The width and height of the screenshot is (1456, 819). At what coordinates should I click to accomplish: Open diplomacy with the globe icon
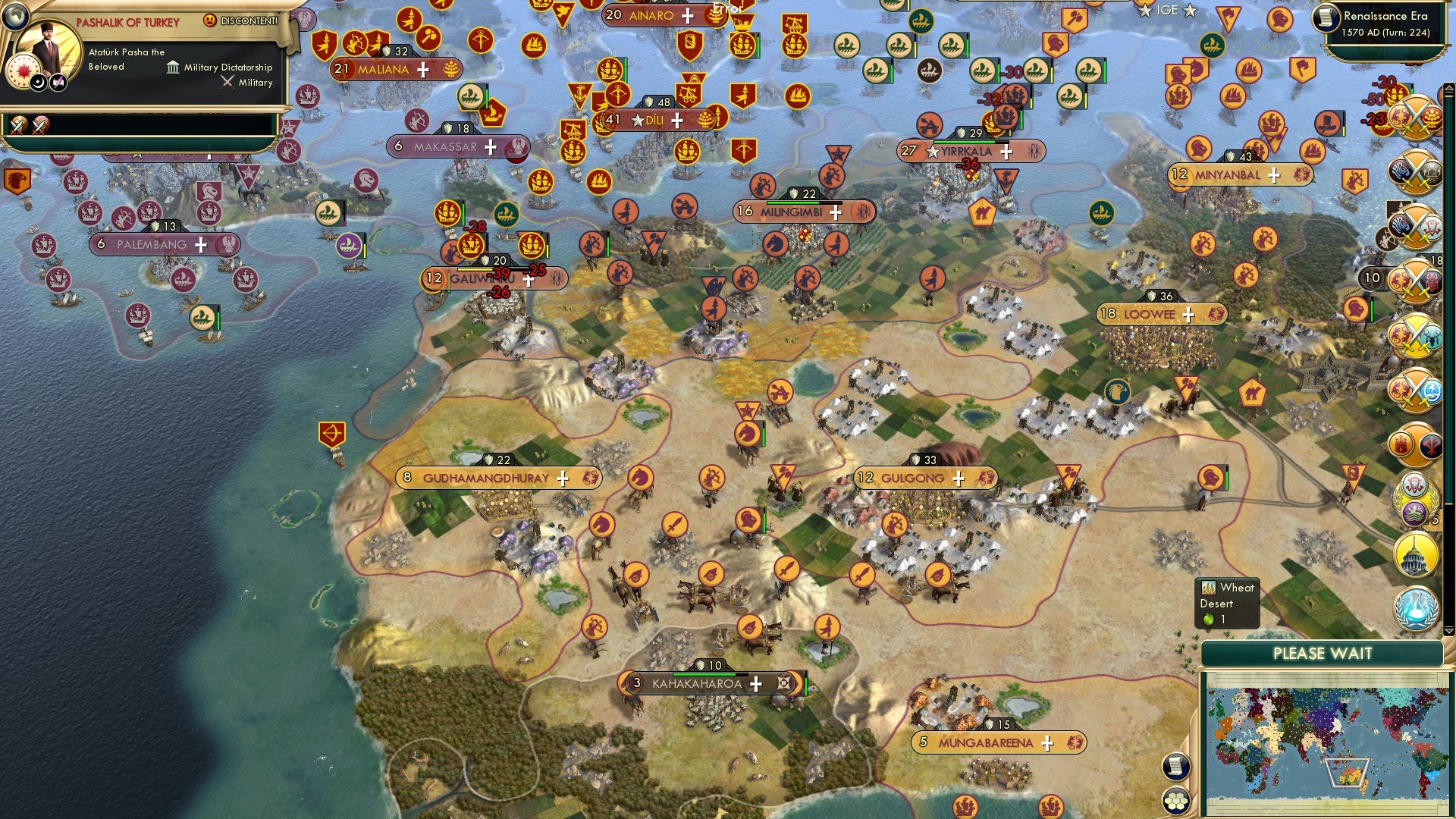(15, 17)
